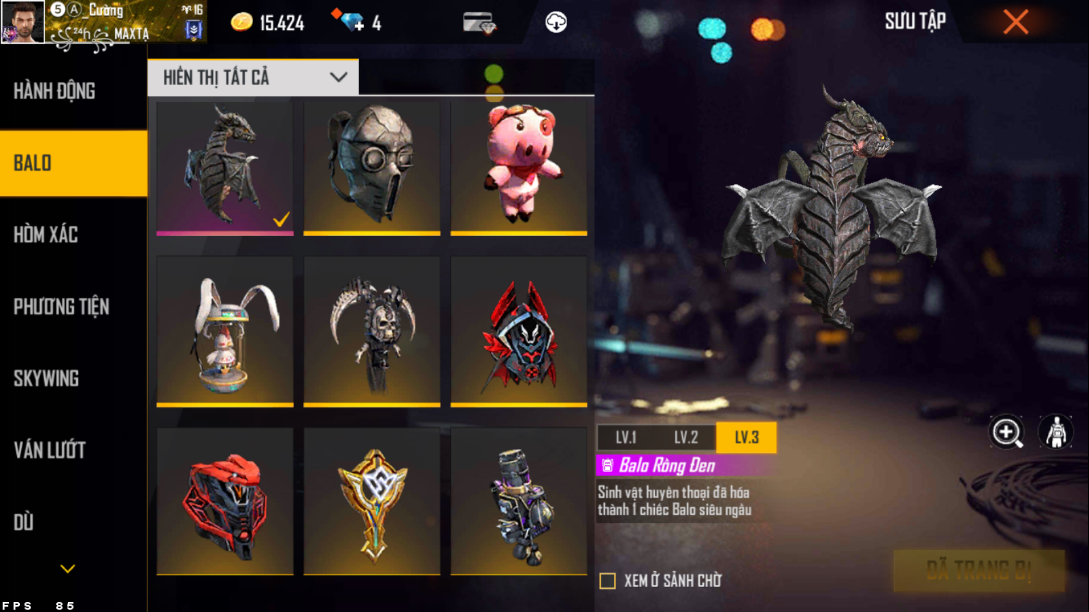This screenshot has width=1089, height=612.
Task: Pick the bunny ears backpack
Action: pyautogui.click(x=225, y=330)
